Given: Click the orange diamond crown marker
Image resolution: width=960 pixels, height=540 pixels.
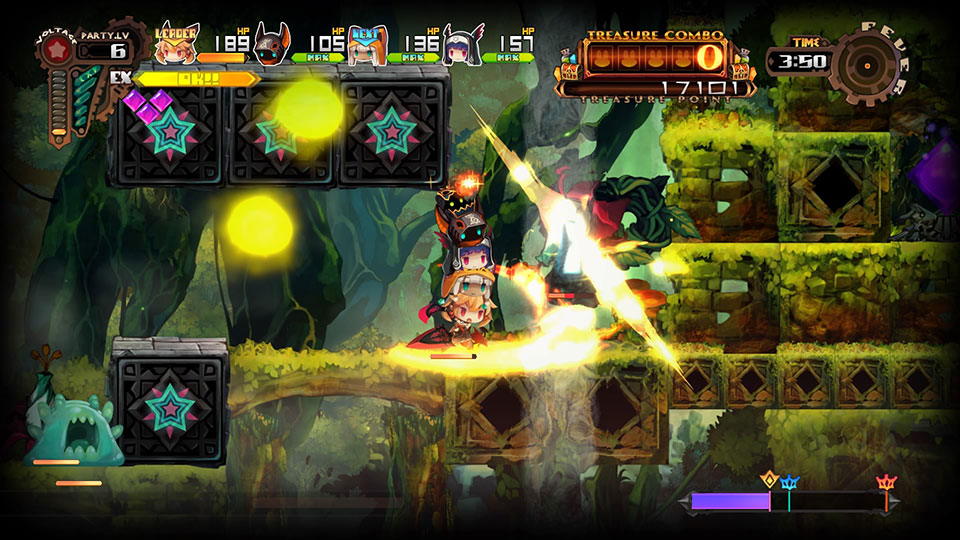Looking at the screenshot, I should point(769,478).
